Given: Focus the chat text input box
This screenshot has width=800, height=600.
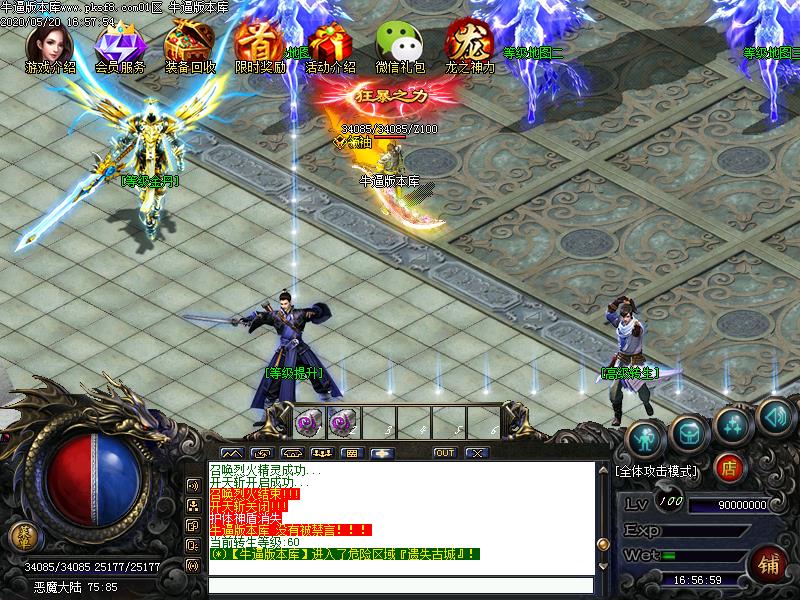Looking at the screenshot, I should (400, 586).
